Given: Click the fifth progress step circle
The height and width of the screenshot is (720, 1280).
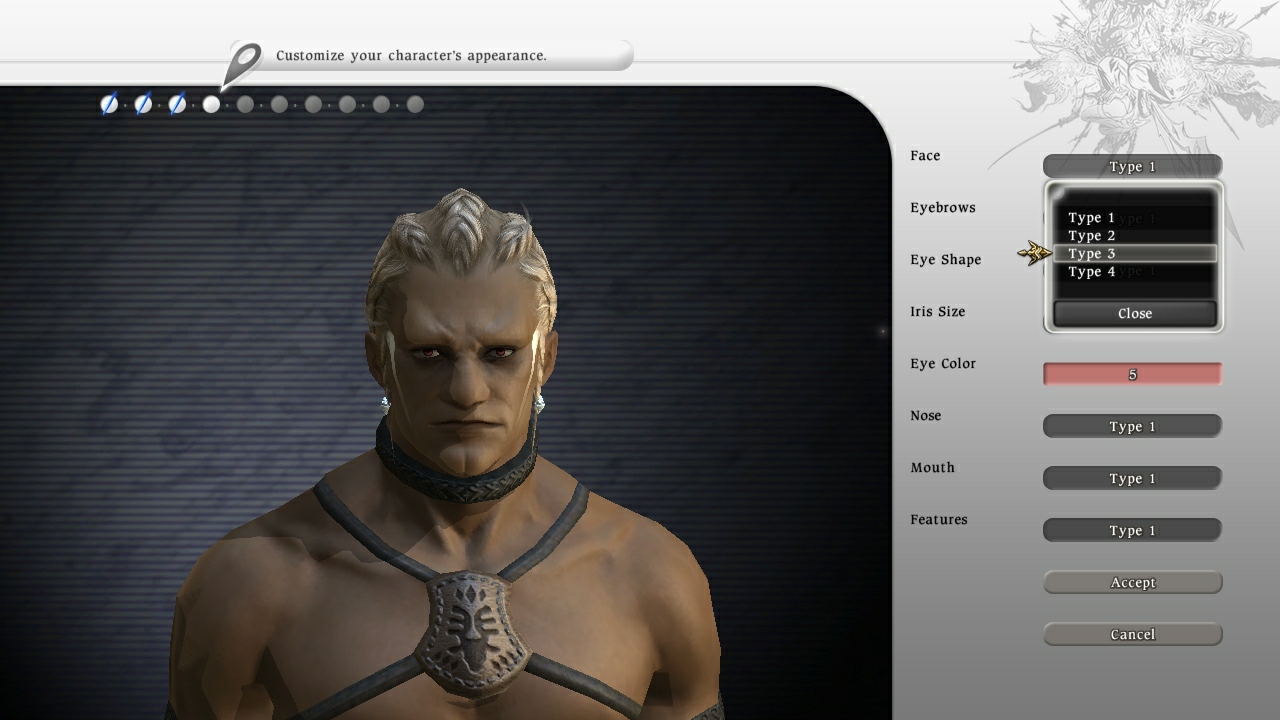Looking at the screenshot, I should point(245,104).
